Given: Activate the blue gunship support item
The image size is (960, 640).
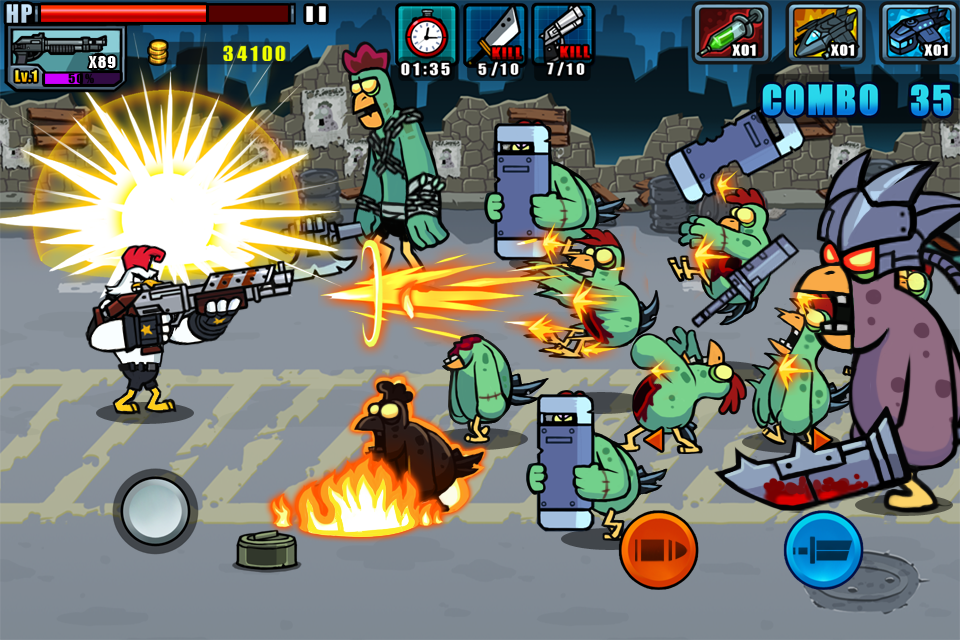Looking at the screenshot, I should (x=918, y=34).
